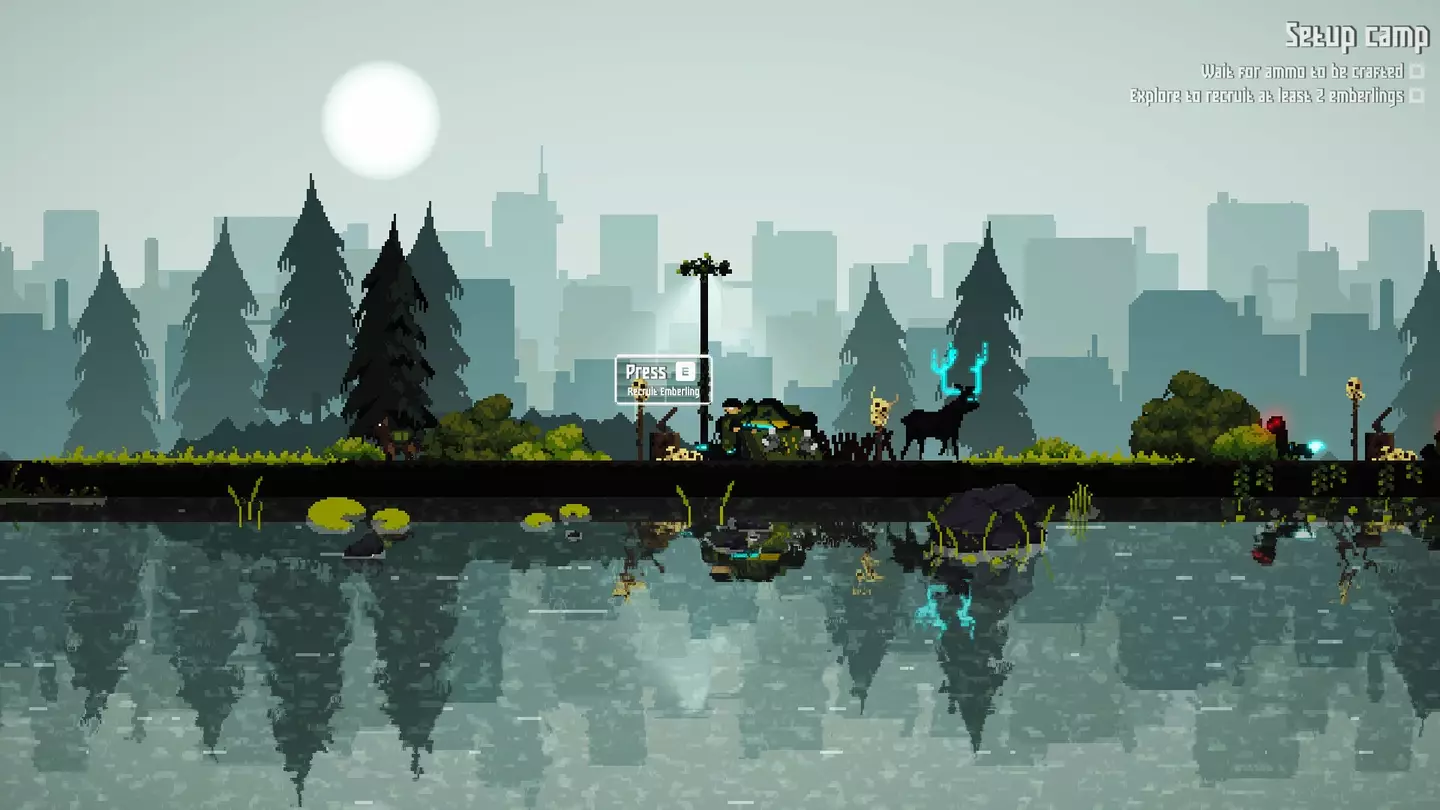Select the 'Explore to recruit at least 2 emberlings' objective
The width and height of the screenshot is (1440, 810).
[x=1266, y=97]
